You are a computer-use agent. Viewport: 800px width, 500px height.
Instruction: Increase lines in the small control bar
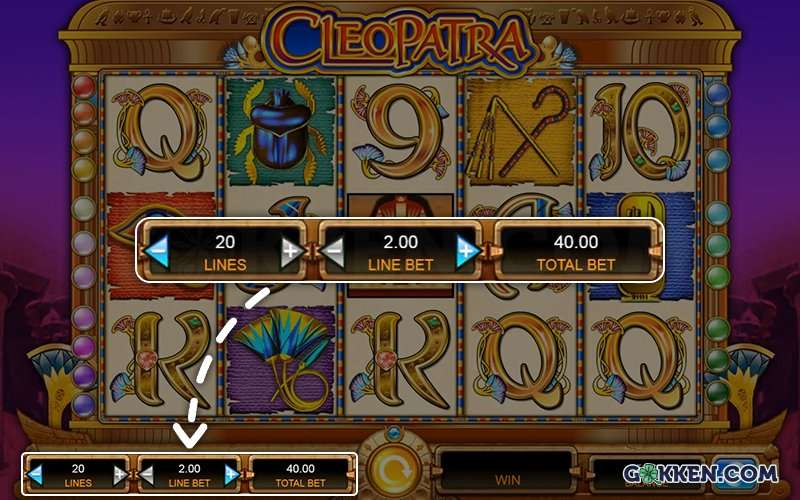[120, 474]
